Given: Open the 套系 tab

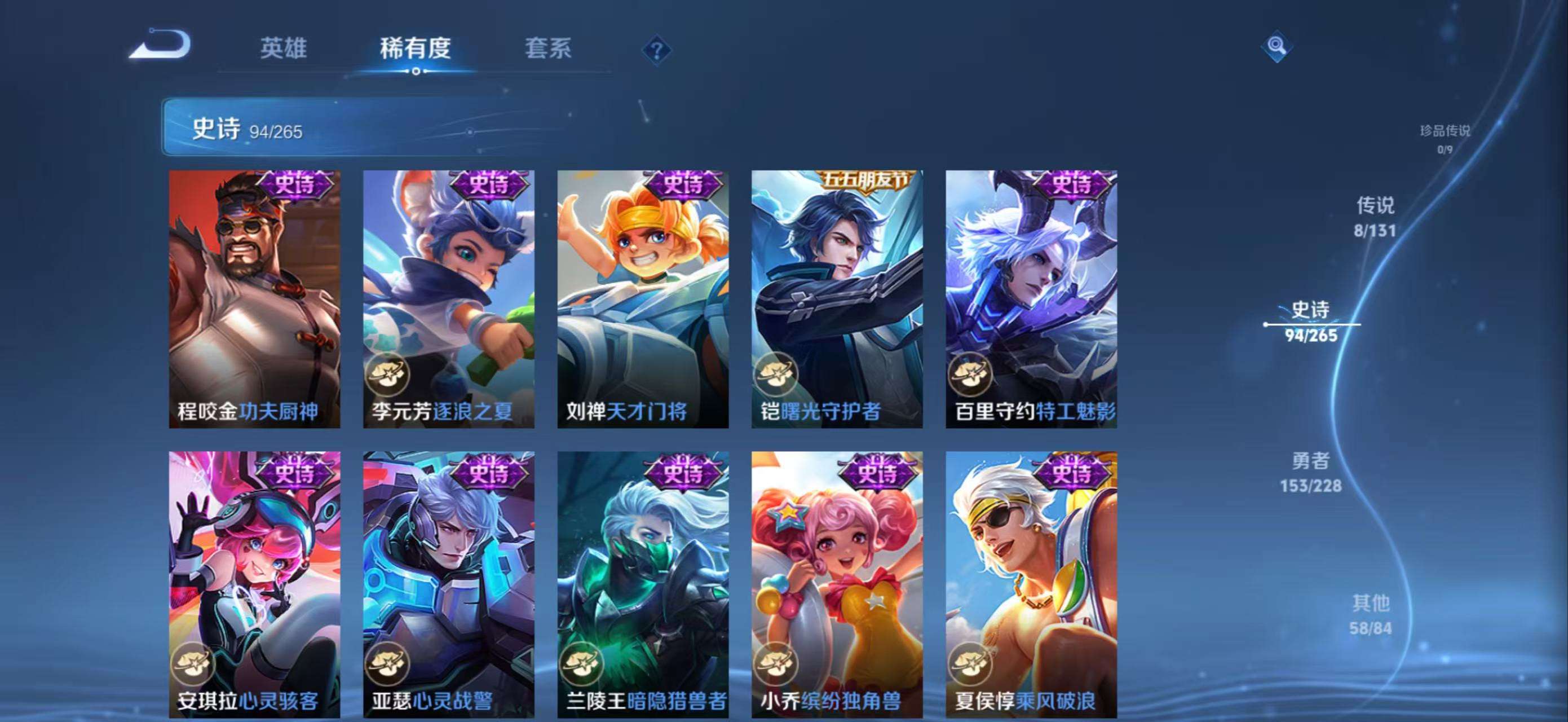Looking at the screenshot, I should coord(548,48).
